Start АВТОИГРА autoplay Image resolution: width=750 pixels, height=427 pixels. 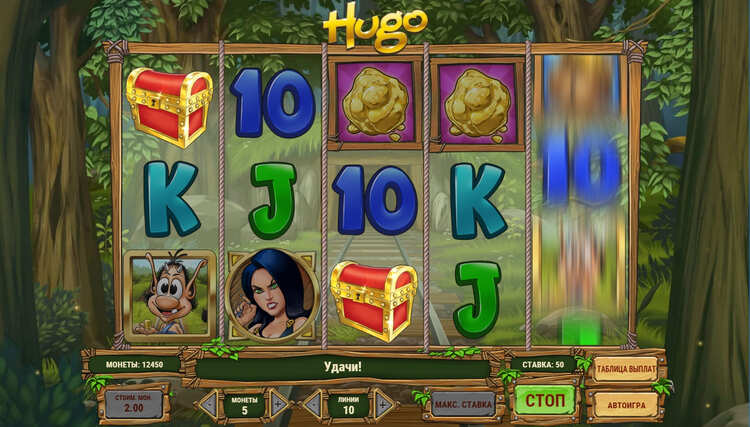point(627,404)
